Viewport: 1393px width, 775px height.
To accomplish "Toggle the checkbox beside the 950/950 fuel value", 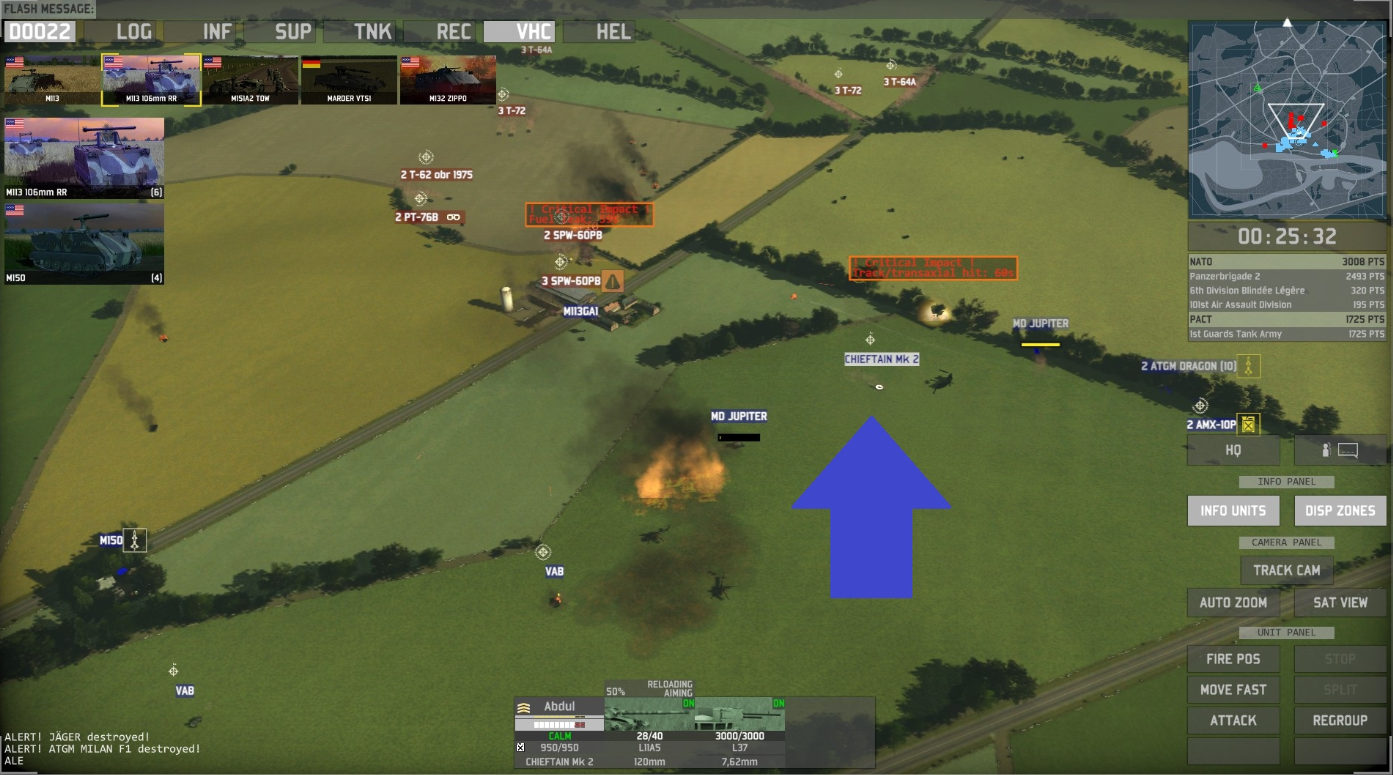I will click(521, 747).
